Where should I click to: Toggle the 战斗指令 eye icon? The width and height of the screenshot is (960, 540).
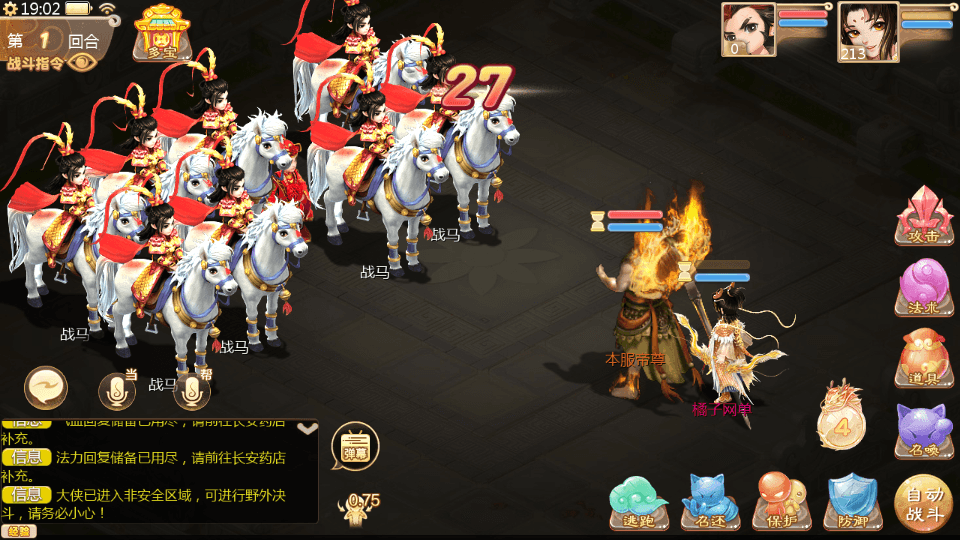(x=82, y=62)
